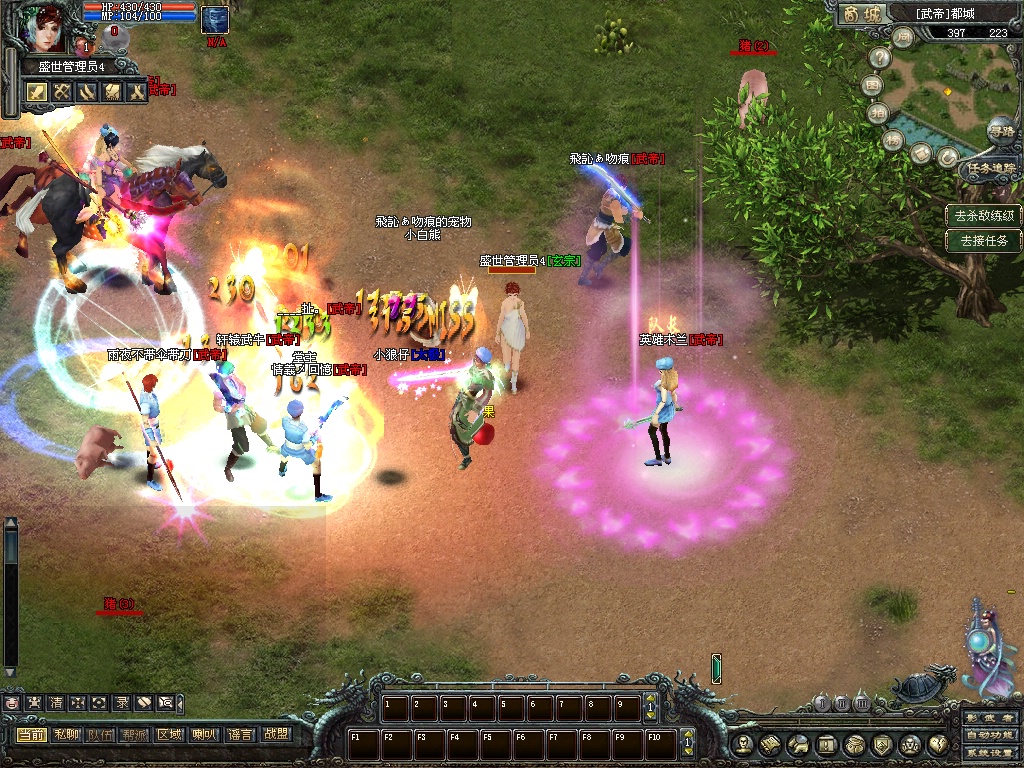Open the 任务追踪 quest tracker
This screenshot has height=768, width=1024.
pos(989,169)
